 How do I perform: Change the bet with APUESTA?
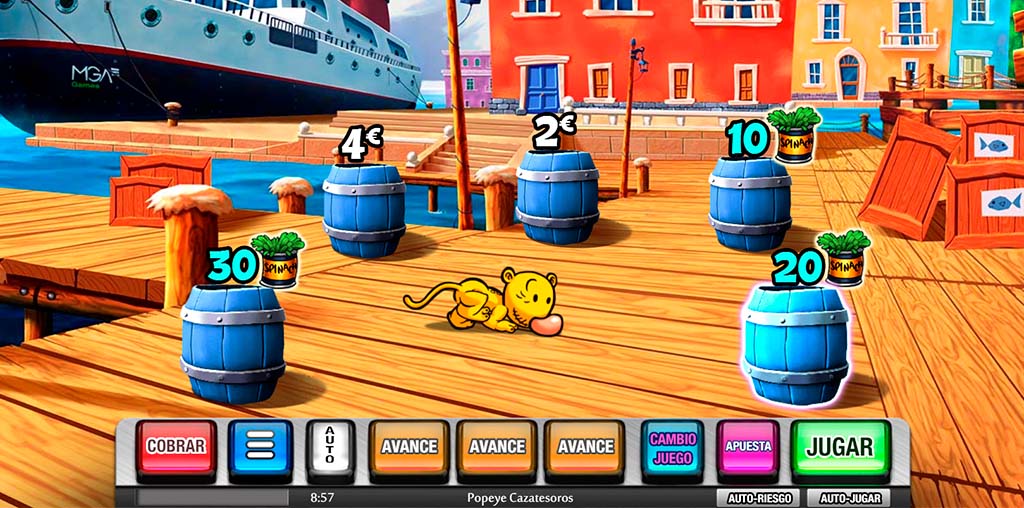pyautogui.click(x=748, y=447)
